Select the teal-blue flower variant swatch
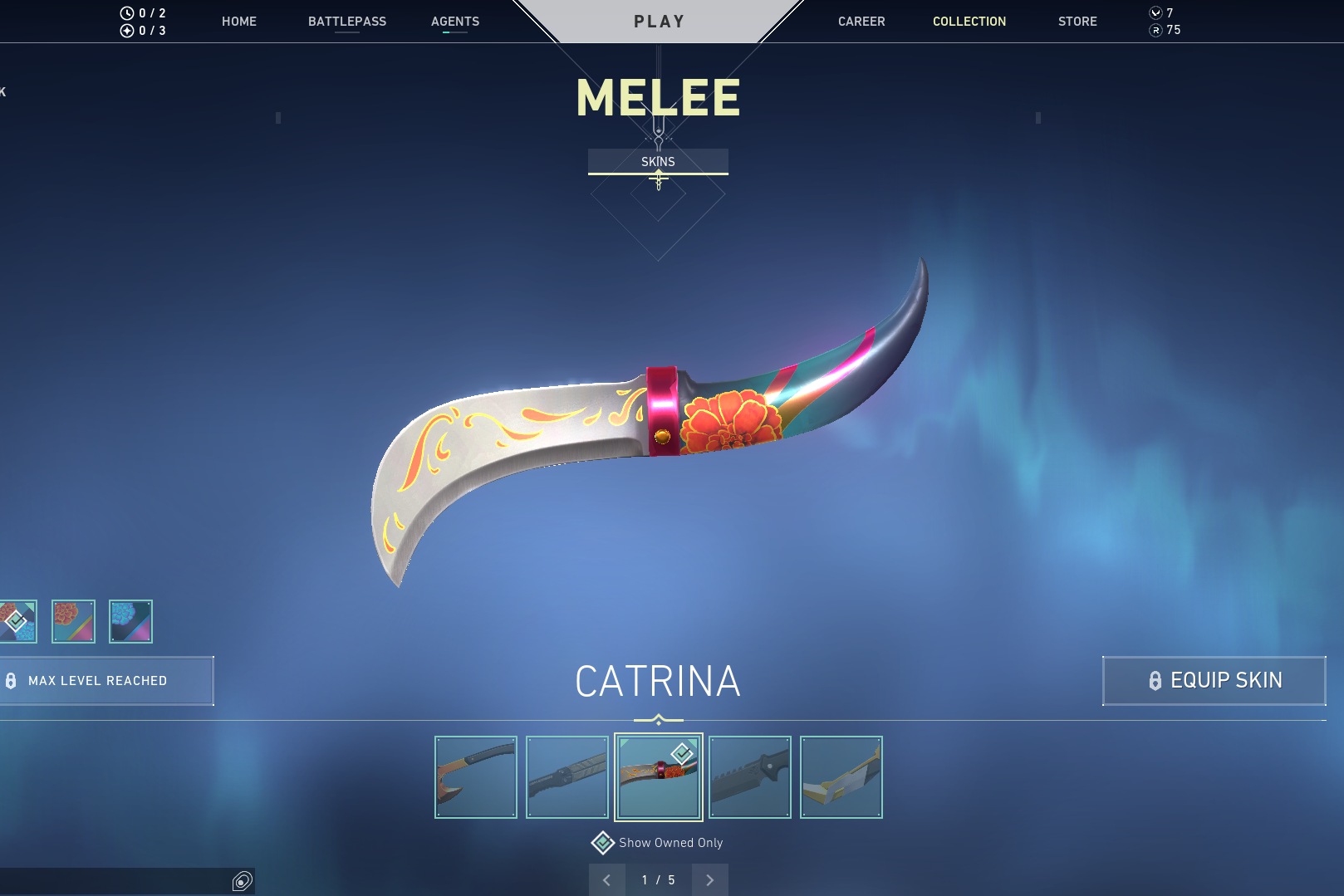Image resolution: width=1344 pixels, height=896 pixels. pos(130,621)
